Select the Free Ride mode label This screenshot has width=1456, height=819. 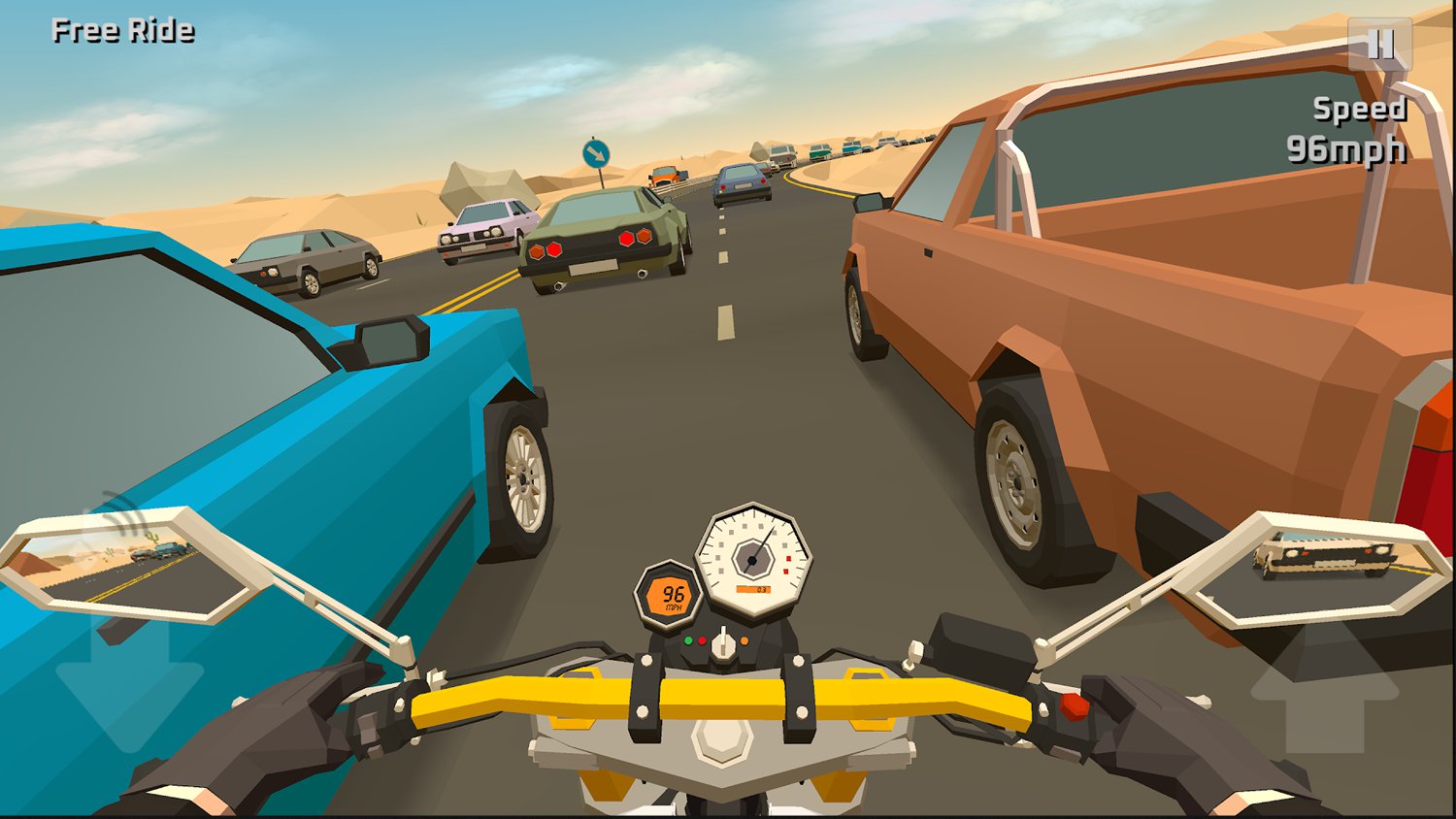coord(122,30)
